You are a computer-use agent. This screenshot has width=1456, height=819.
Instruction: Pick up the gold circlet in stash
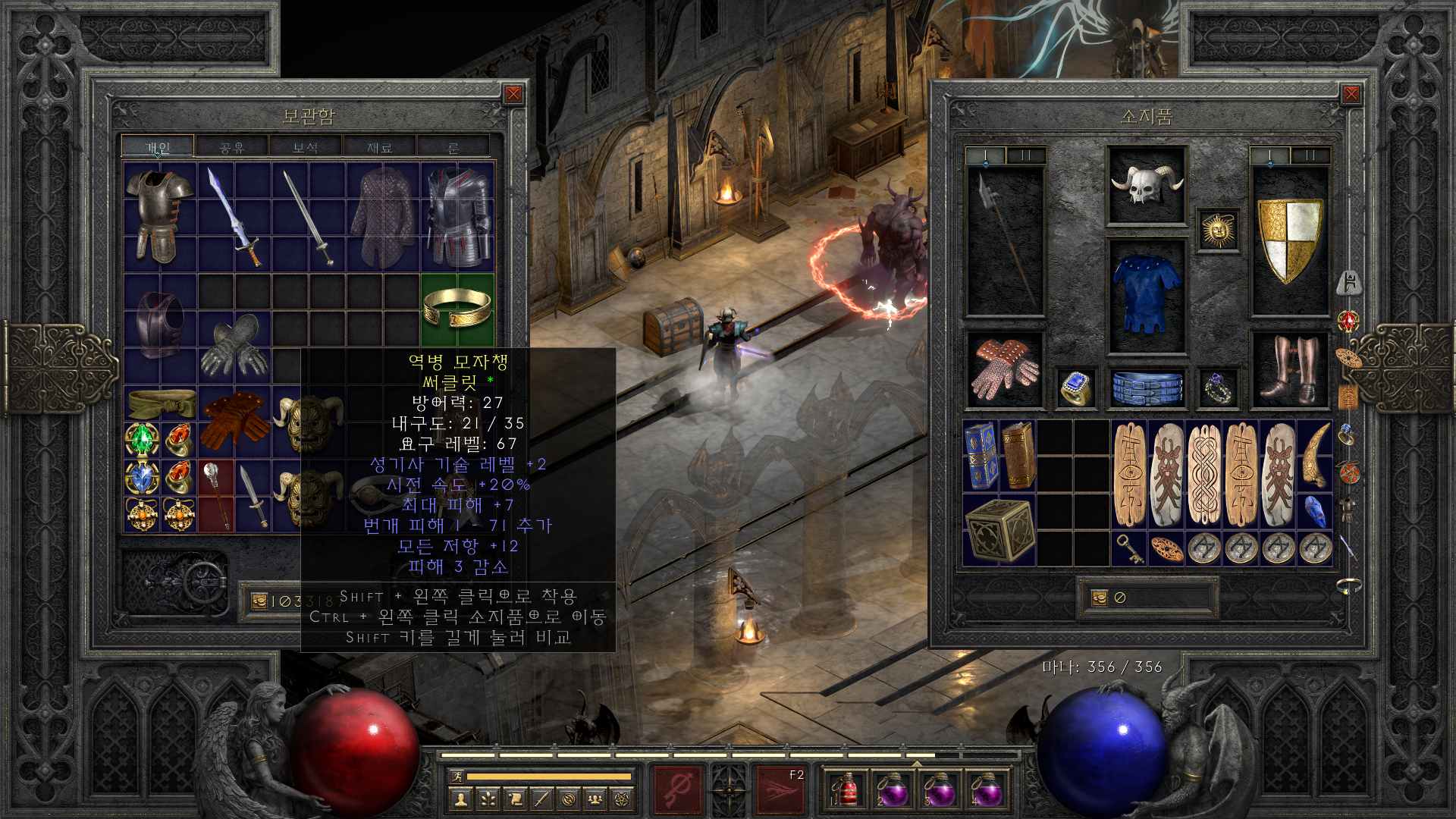(x=457, y=309)
